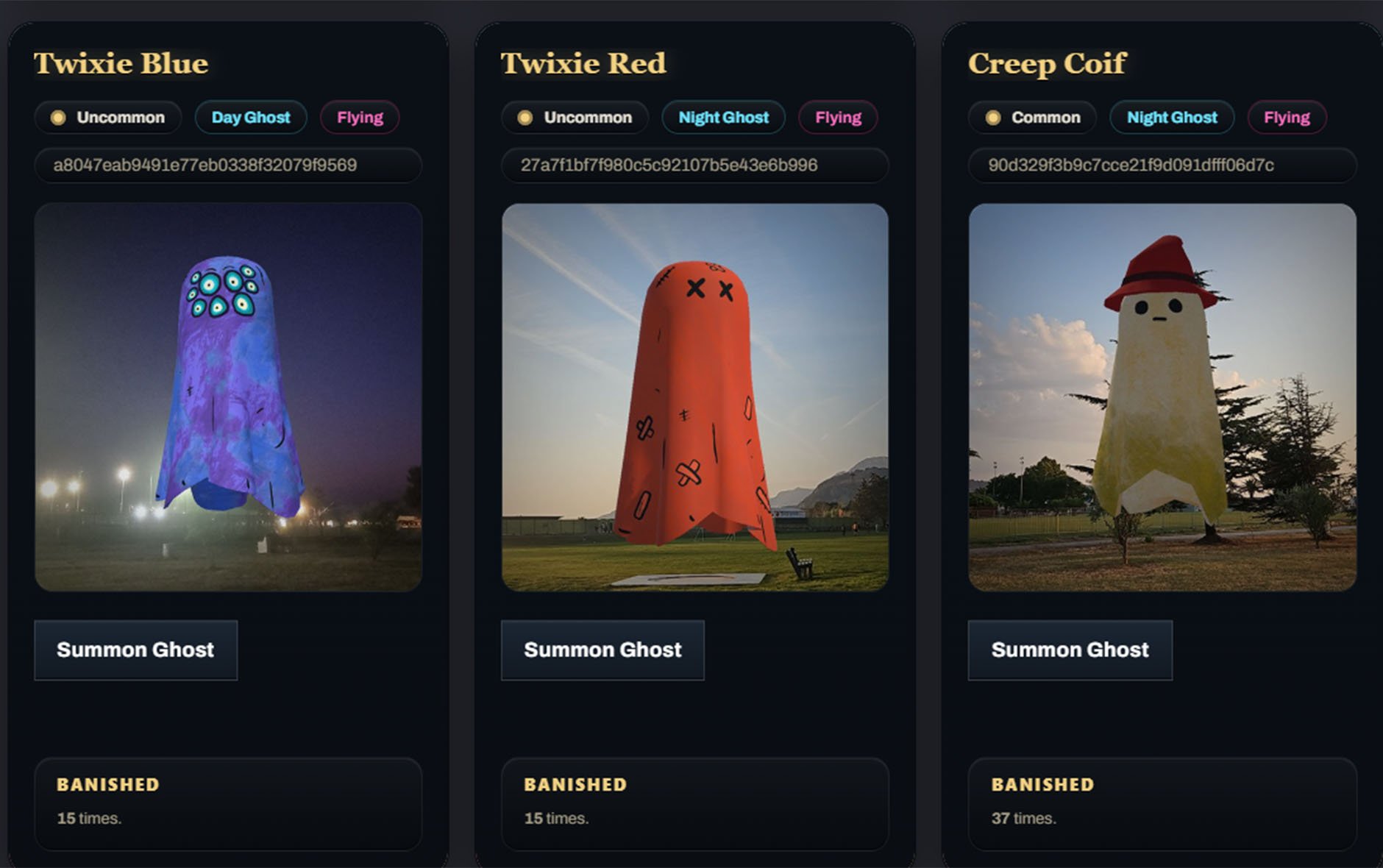
Task: Click the Twixie Blue ID hash field
Action: (x=228, y=165)
